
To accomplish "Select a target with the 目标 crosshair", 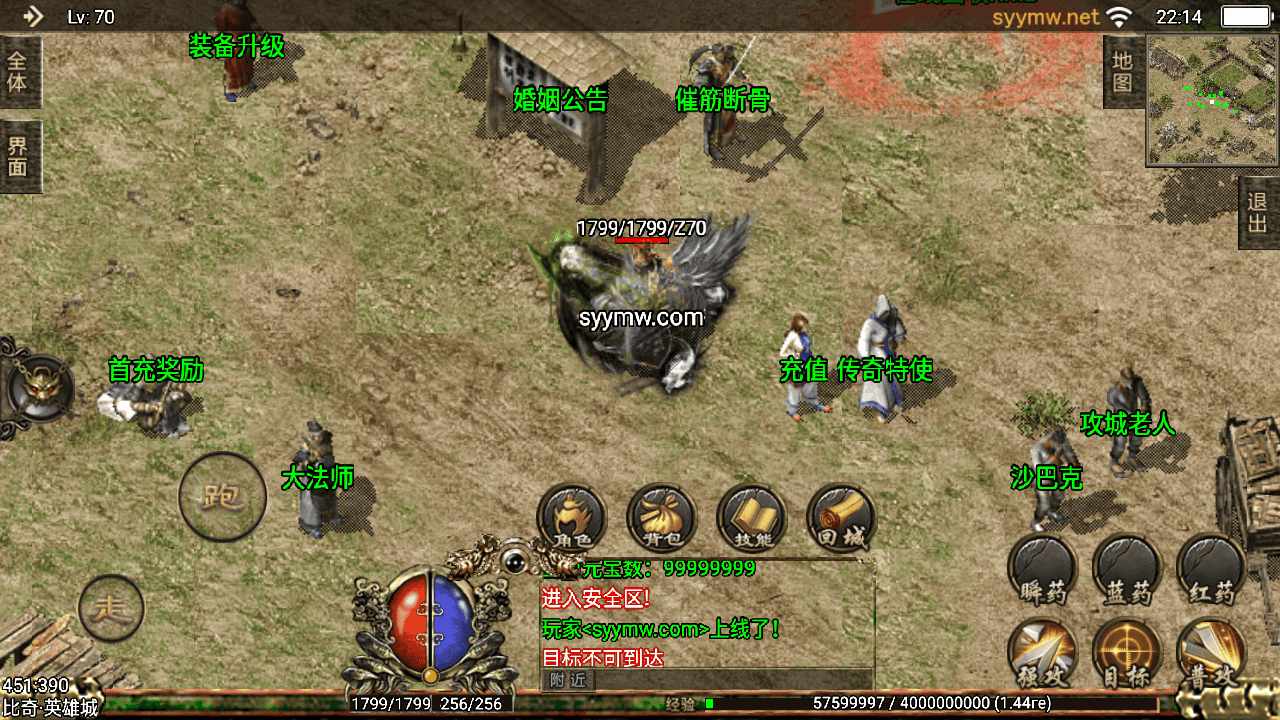I will click(1127, 655).
